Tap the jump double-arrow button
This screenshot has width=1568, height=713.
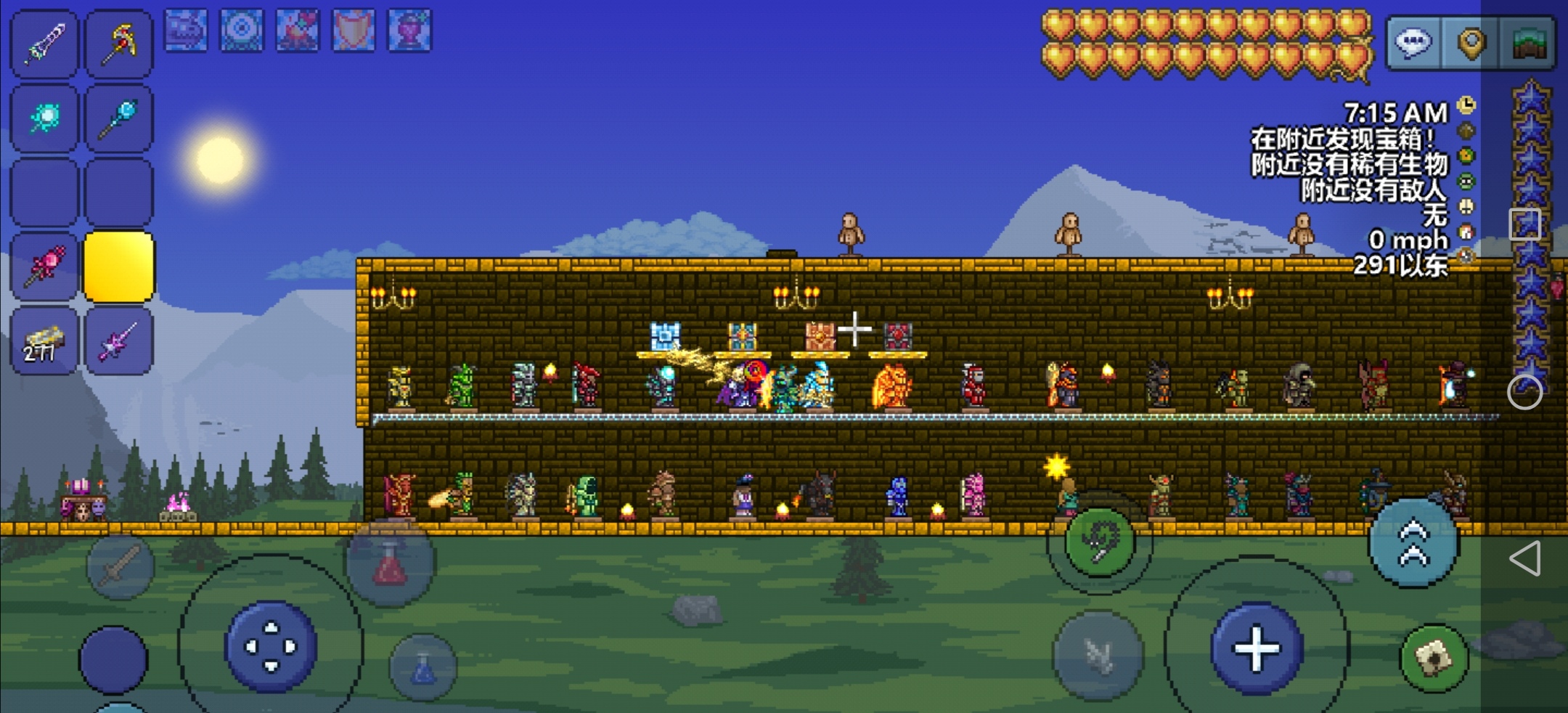coord(1413,543)
